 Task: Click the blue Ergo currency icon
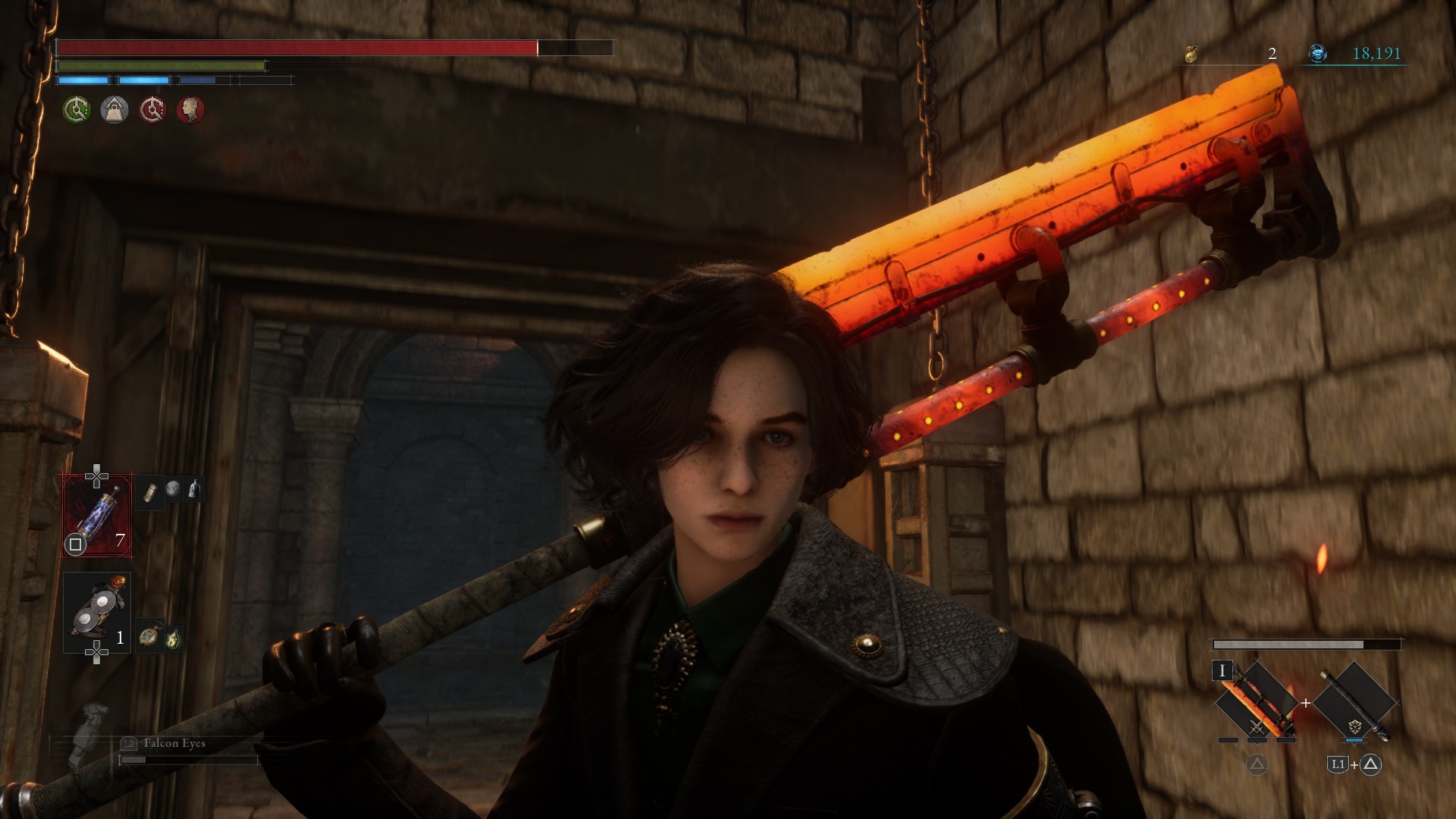coord(1318,53)
